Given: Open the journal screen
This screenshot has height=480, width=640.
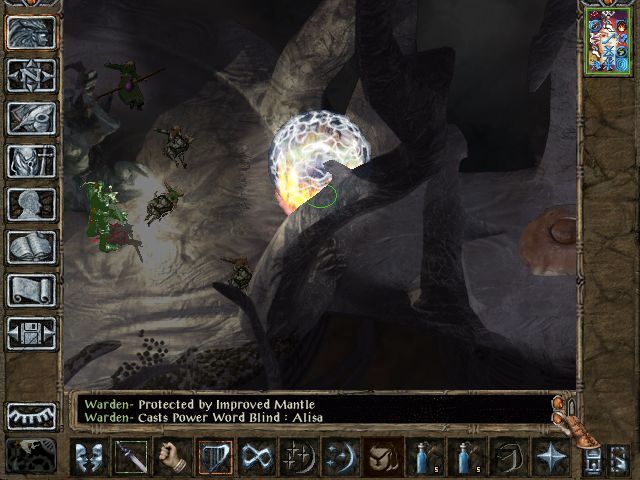Looking at the screenshot, I should pos(31,118).
